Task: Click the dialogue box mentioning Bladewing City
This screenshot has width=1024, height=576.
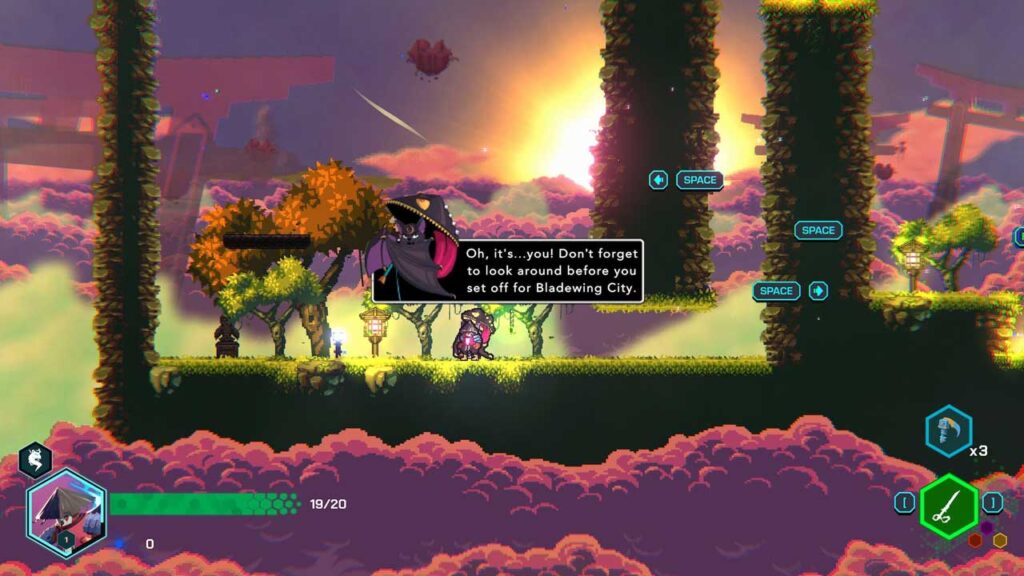Action: 549,270
